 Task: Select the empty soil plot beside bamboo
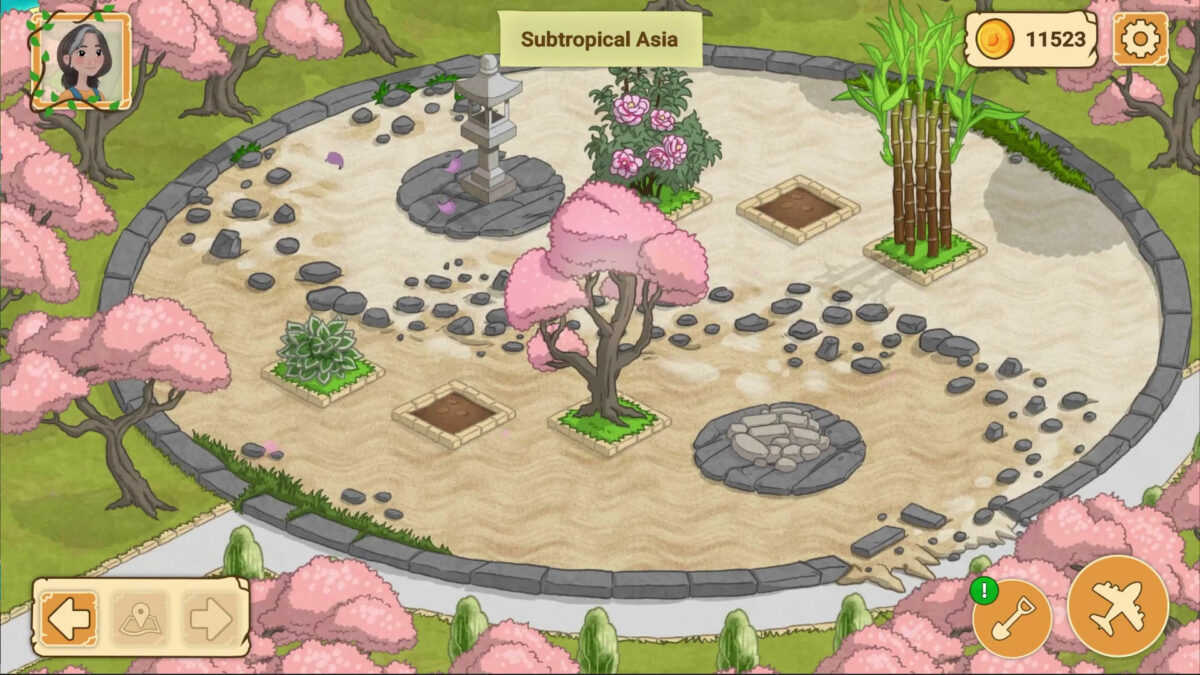(797, 208)
